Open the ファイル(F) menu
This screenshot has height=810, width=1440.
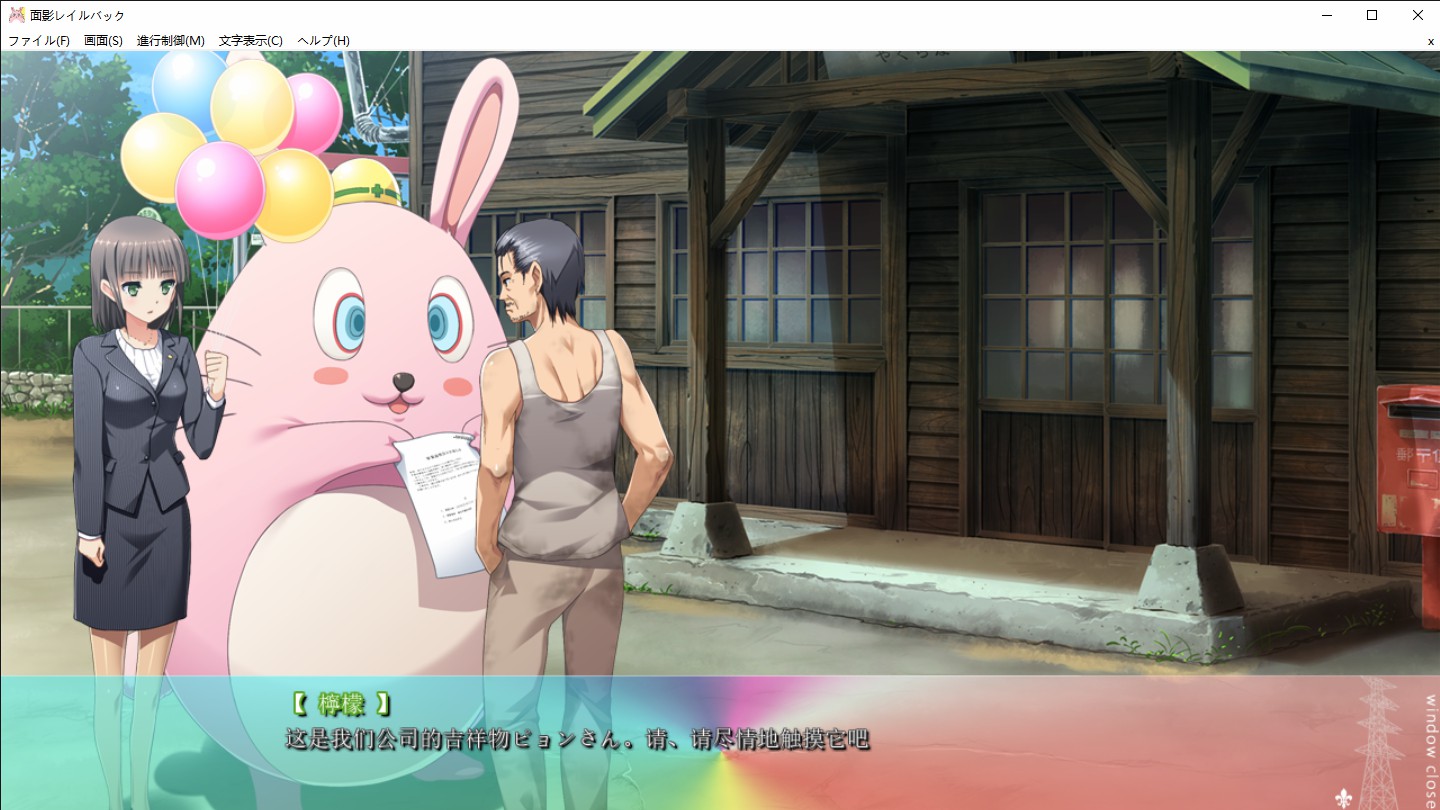pos(39,41)
